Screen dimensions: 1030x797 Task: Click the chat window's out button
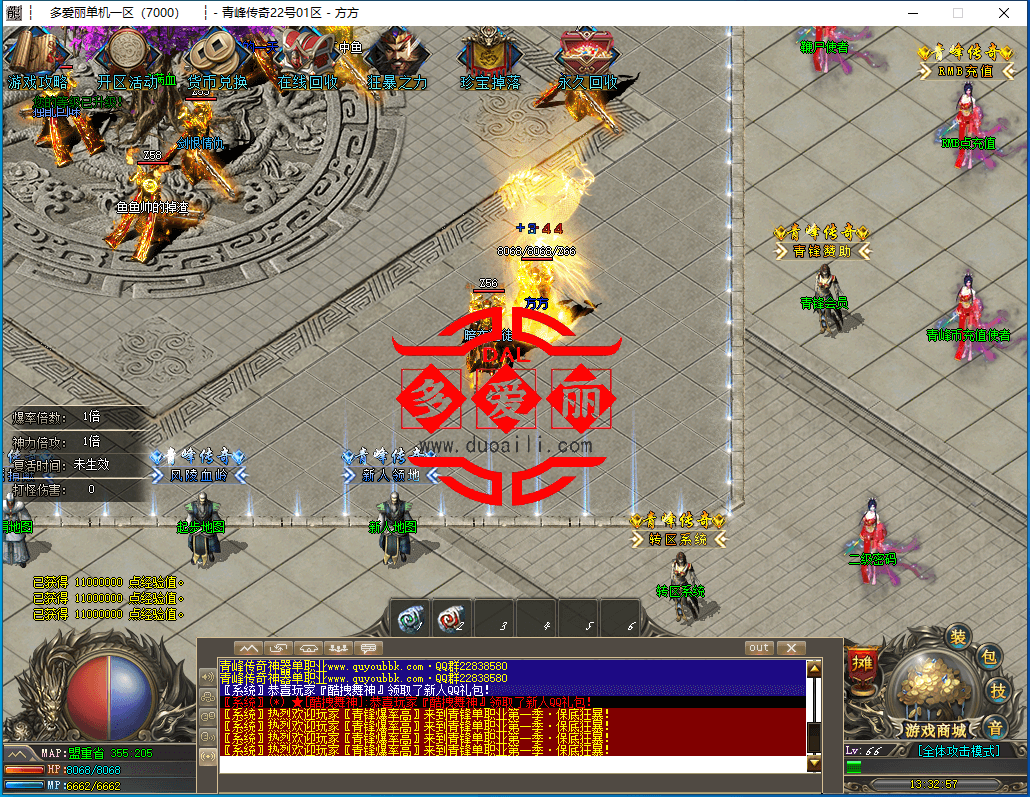(x=759, y=648)
